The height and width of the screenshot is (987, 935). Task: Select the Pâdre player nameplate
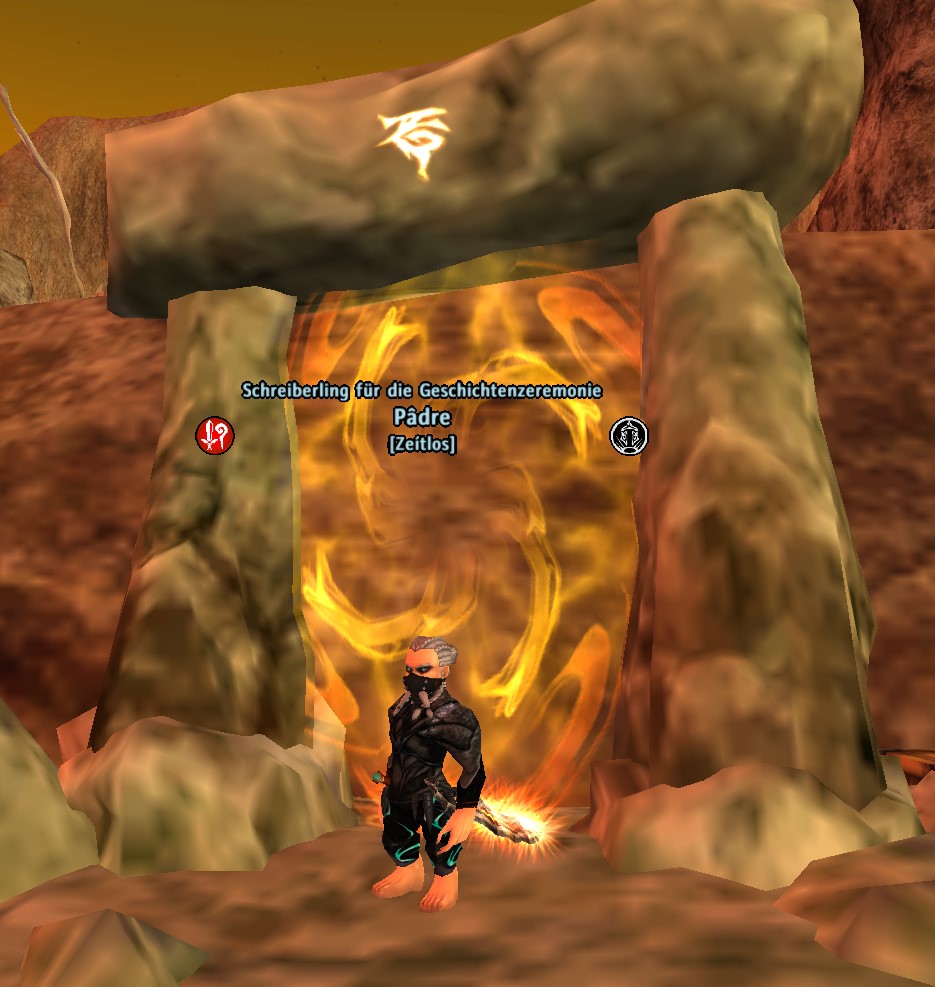[421, 418]
